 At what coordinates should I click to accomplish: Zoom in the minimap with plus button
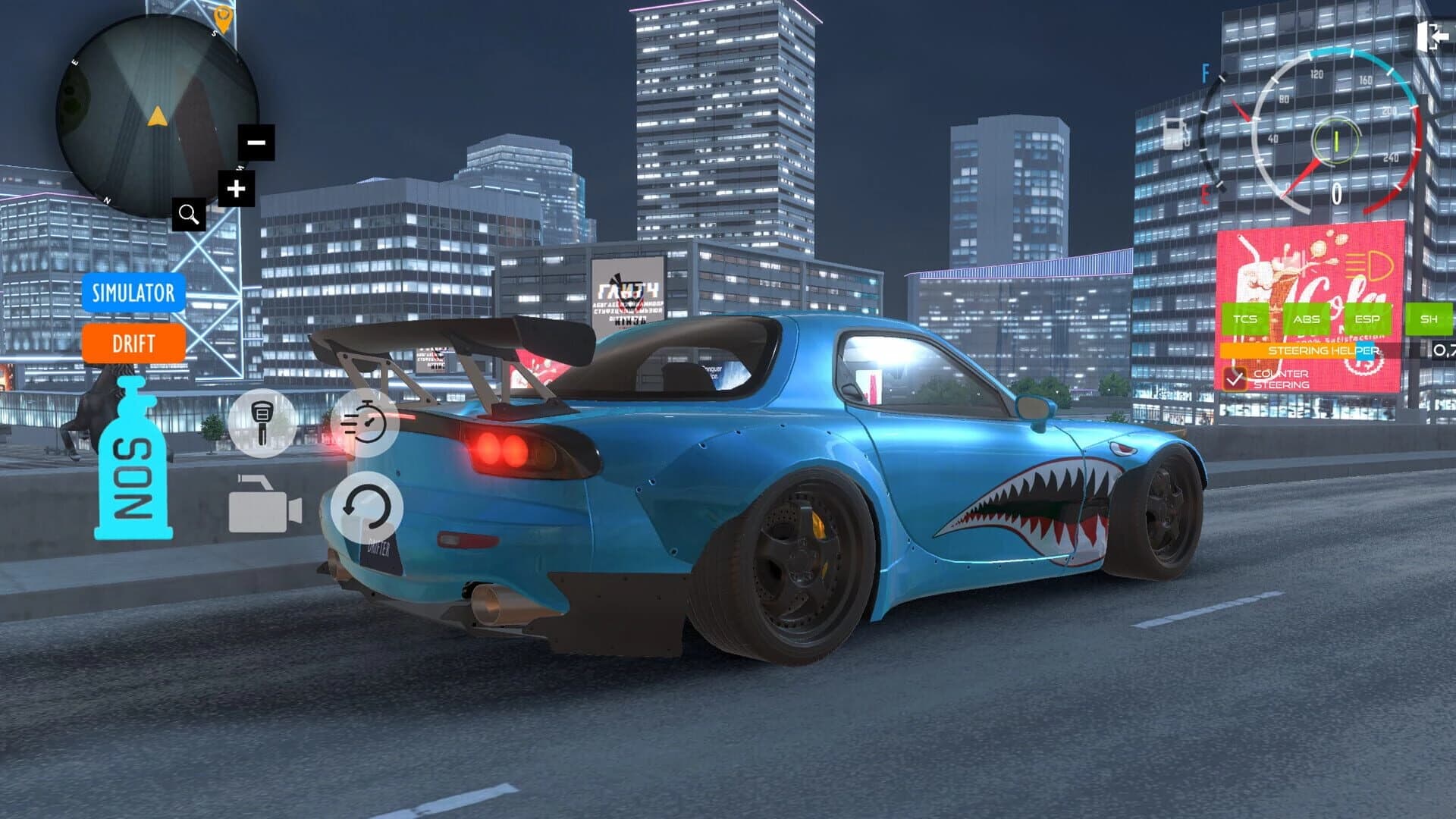point(236,189)
